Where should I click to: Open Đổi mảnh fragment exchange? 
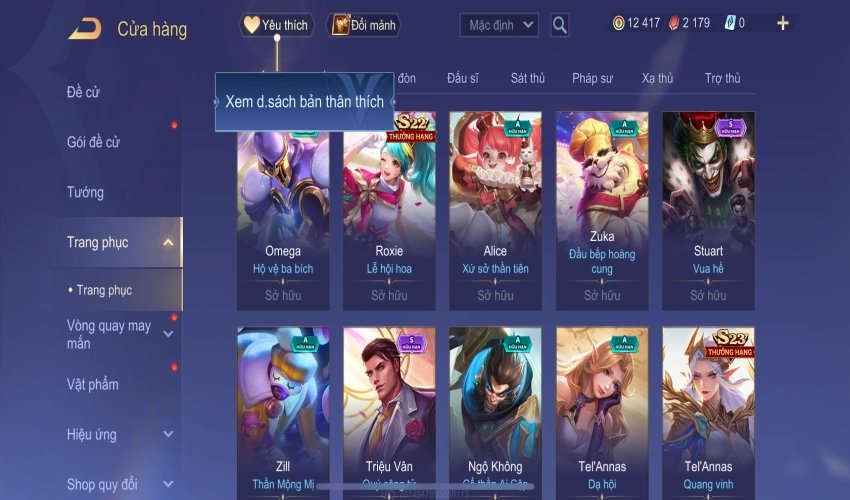pyautogui.click(x=363, y=25)
